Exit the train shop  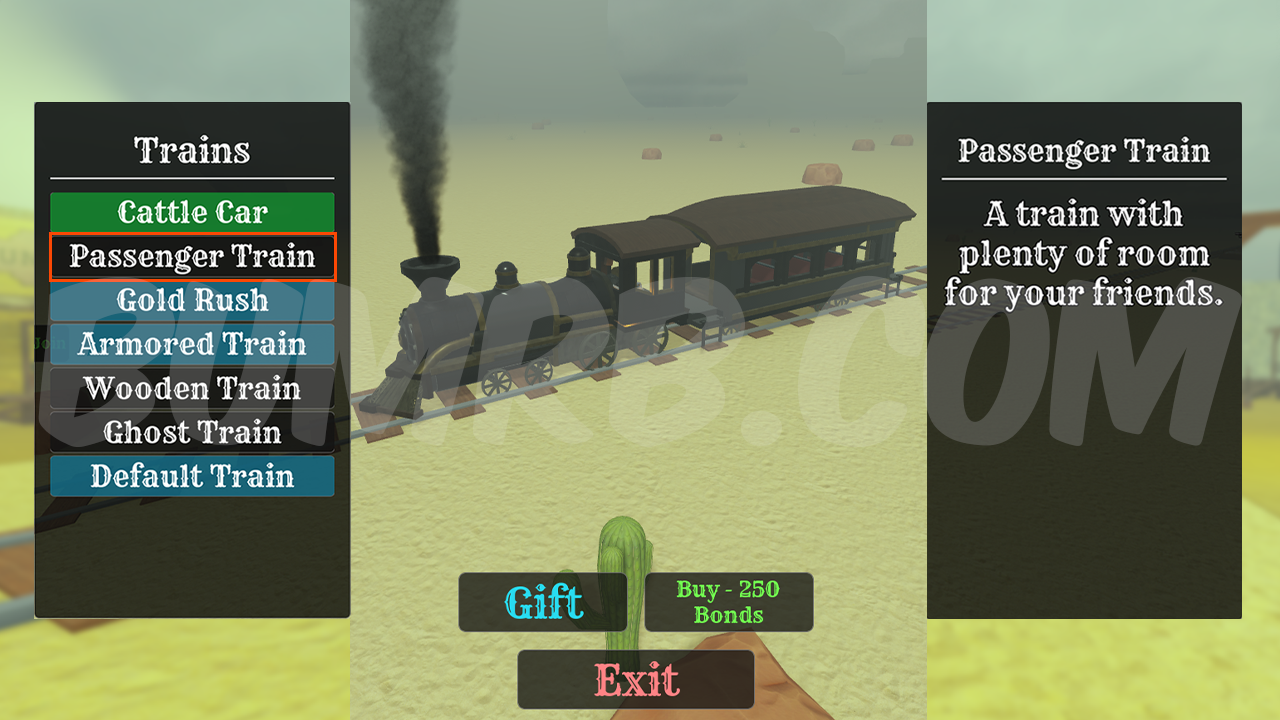coord(636,680)
